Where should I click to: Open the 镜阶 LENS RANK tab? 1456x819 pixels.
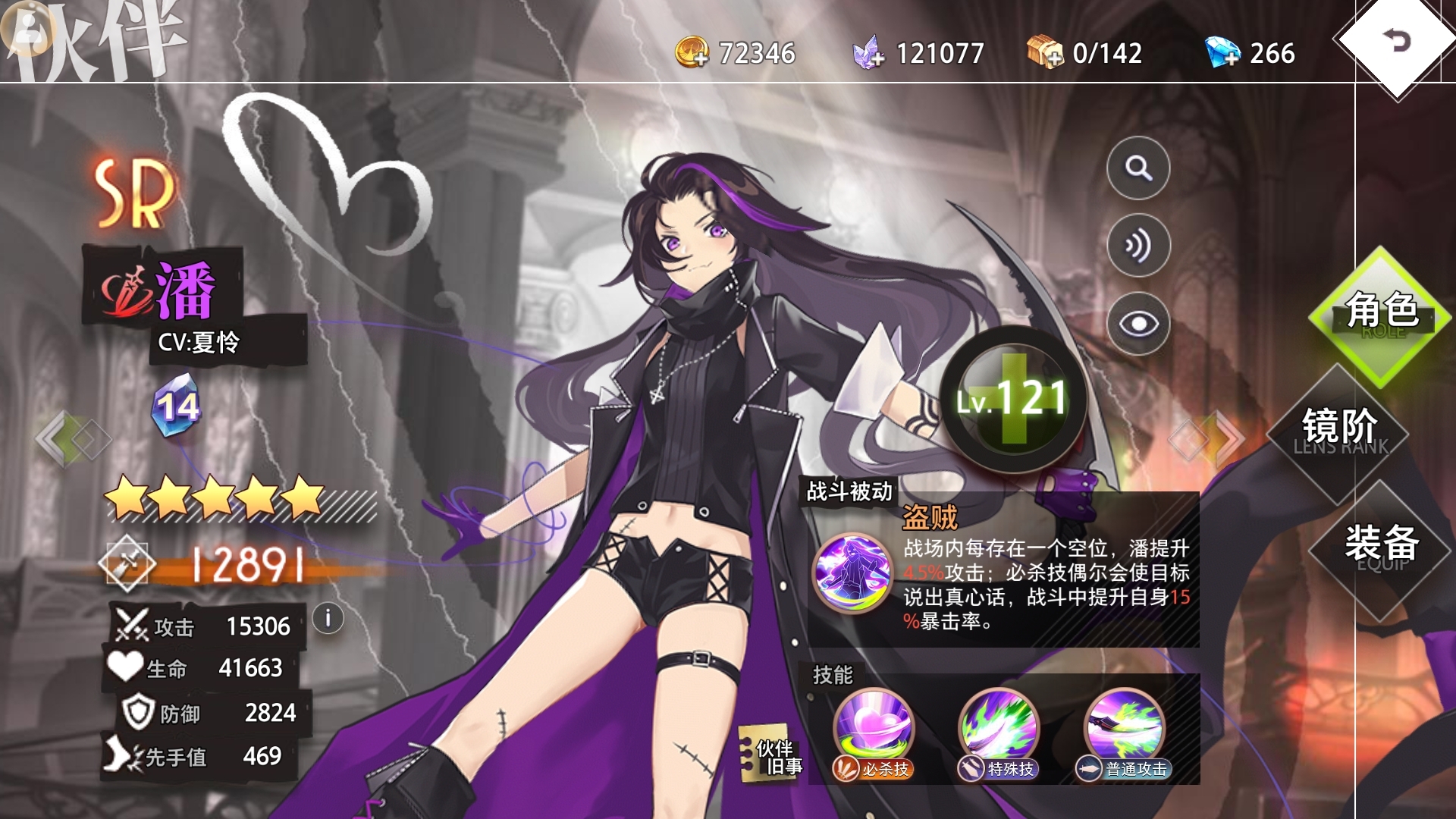[x=1339, y=429]
